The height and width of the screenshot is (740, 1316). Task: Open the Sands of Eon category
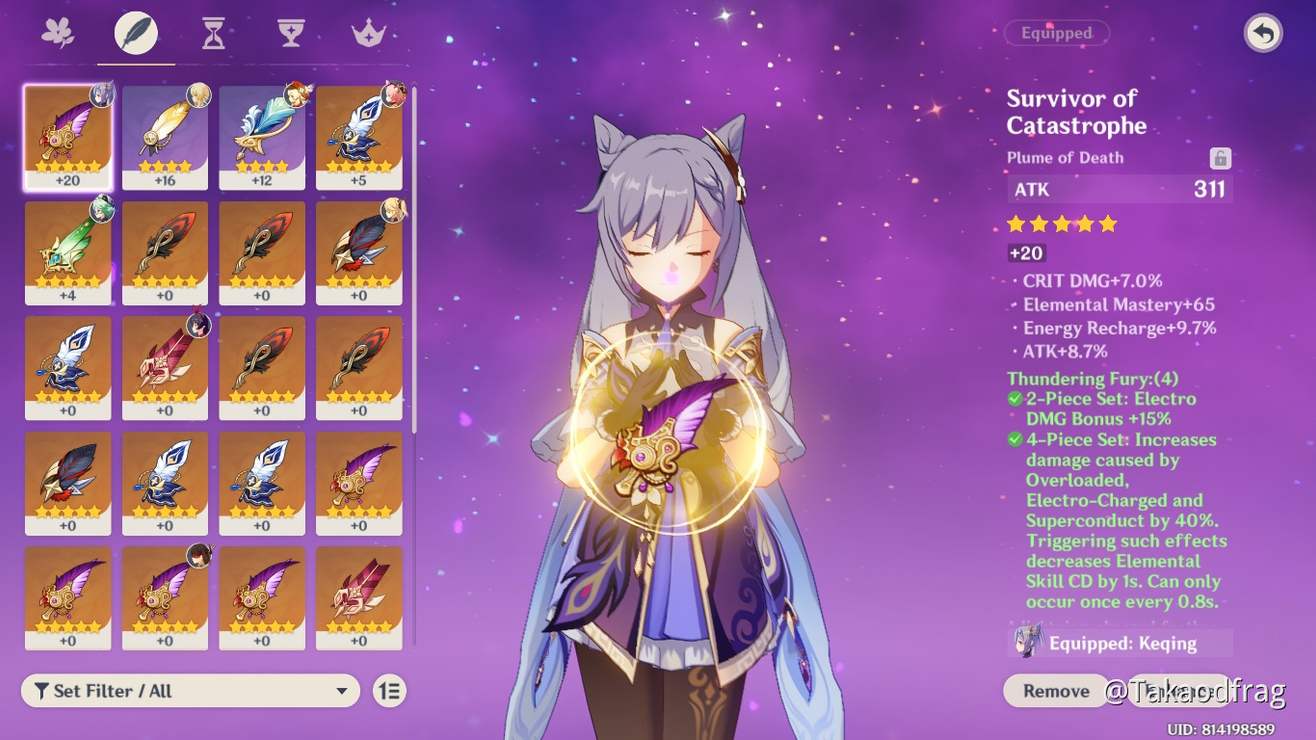(x=212, y=31)
